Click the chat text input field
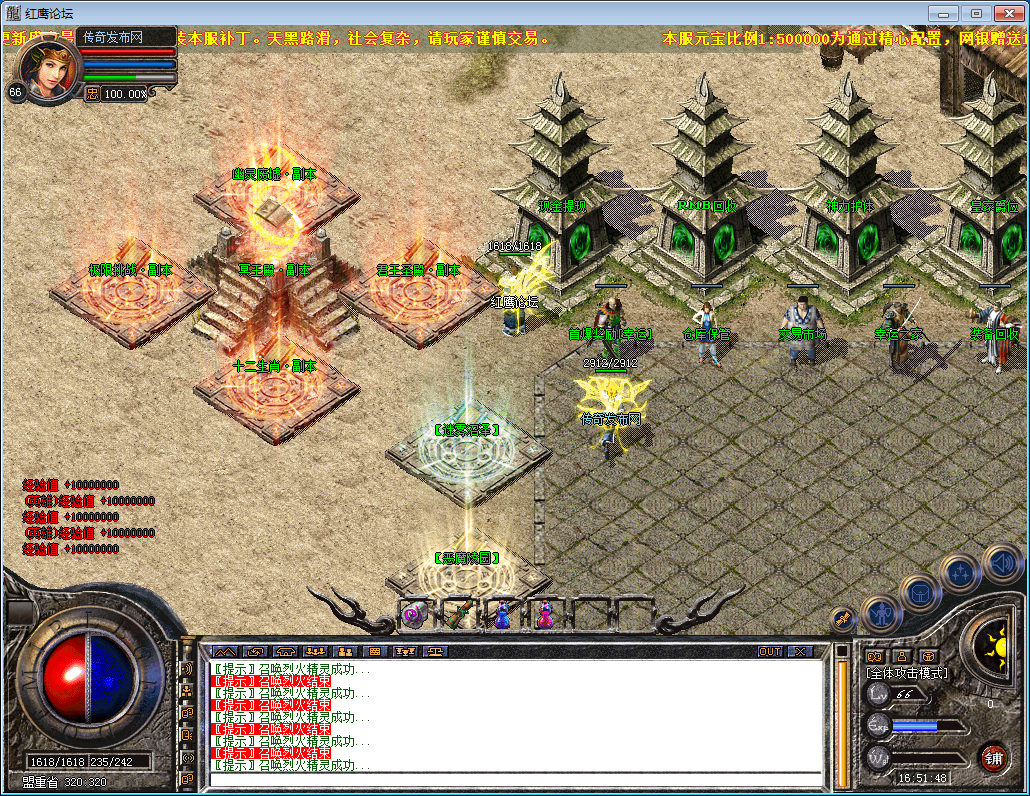 pos(515,779)
